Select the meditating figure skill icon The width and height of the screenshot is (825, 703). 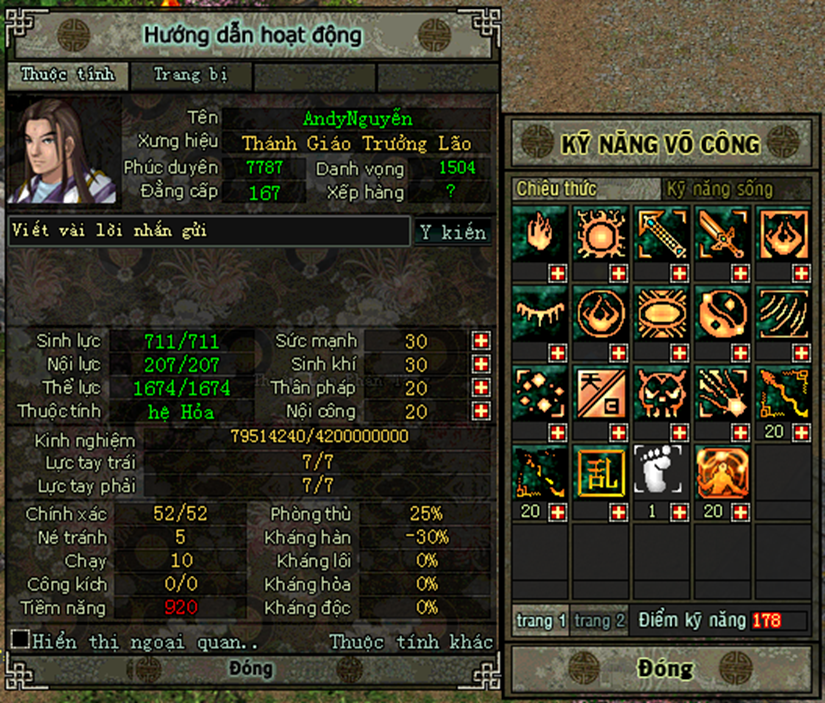724,472
